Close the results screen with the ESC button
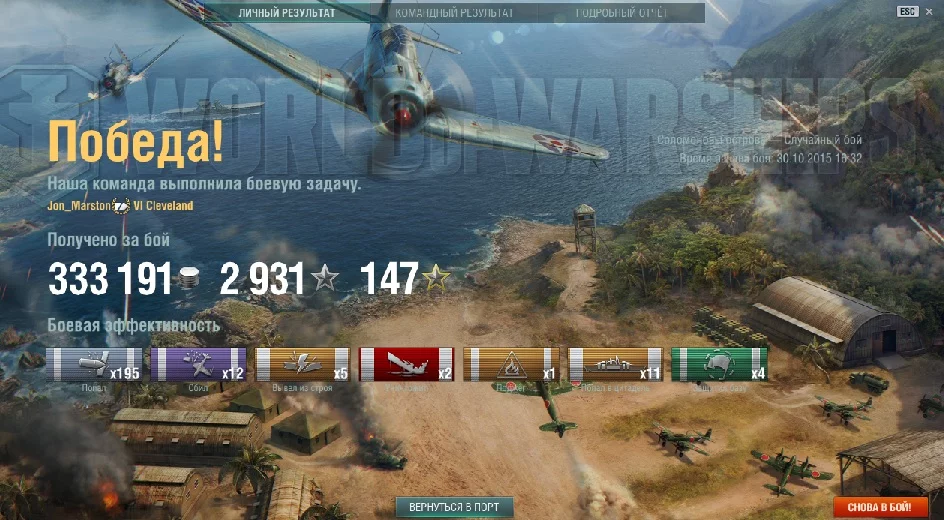The height and width of the screenshot is (520, 944). (x=907, y=11)
